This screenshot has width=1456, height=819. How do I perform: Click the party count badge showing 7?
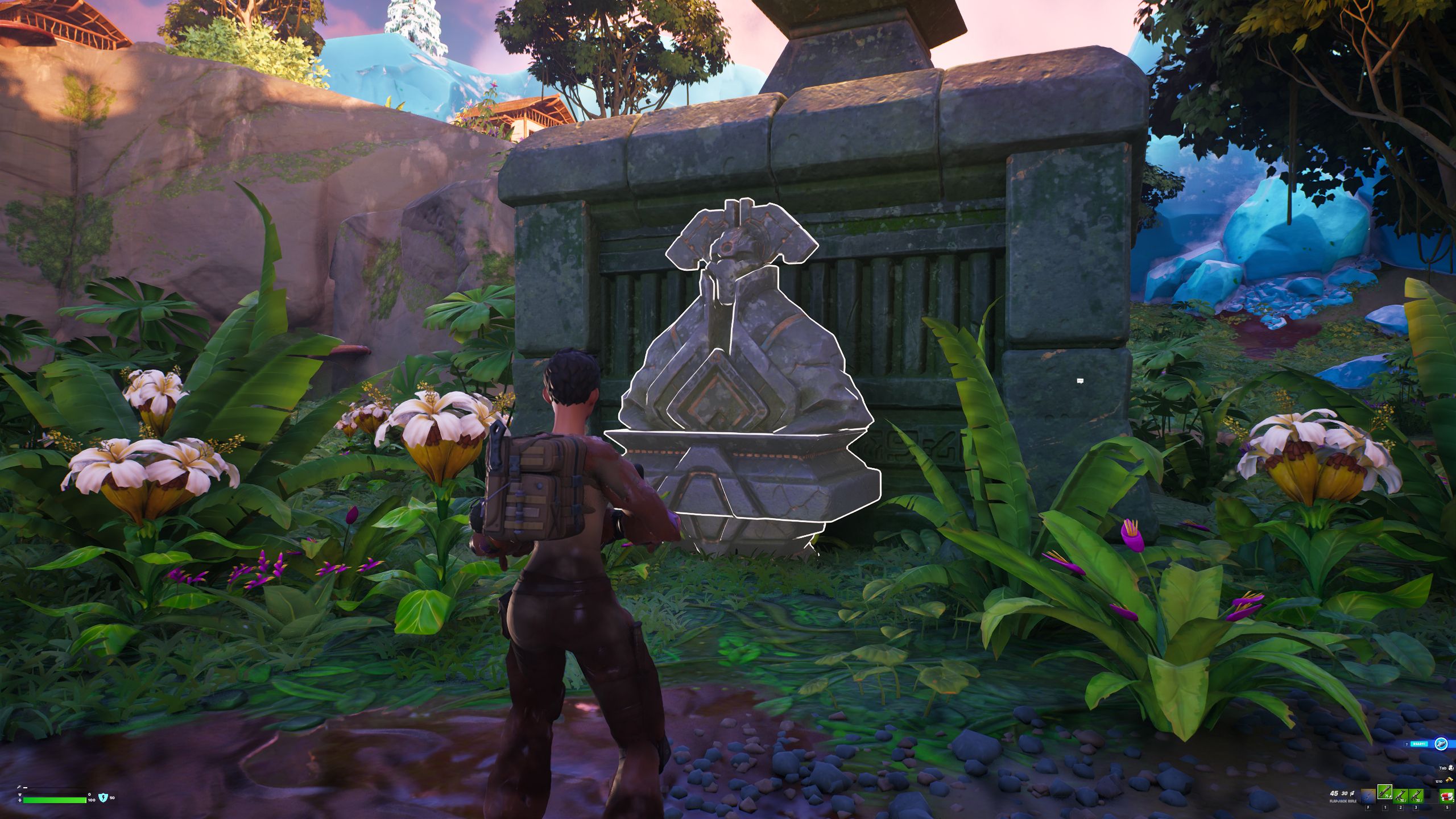[x=1407, y=744]
